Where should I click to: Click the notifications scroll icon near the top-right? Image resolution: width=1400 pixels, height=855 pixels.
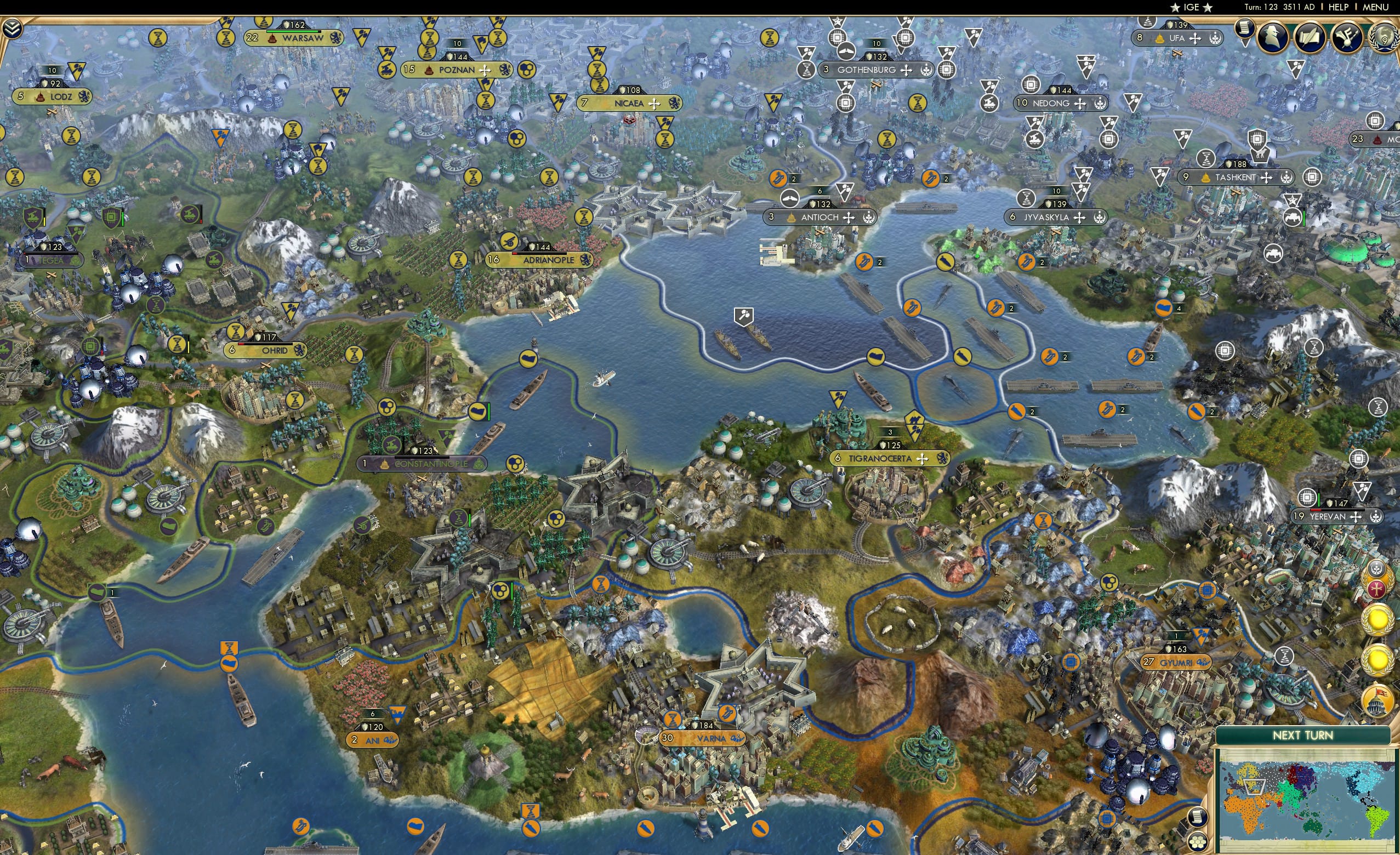(1245, 29)
